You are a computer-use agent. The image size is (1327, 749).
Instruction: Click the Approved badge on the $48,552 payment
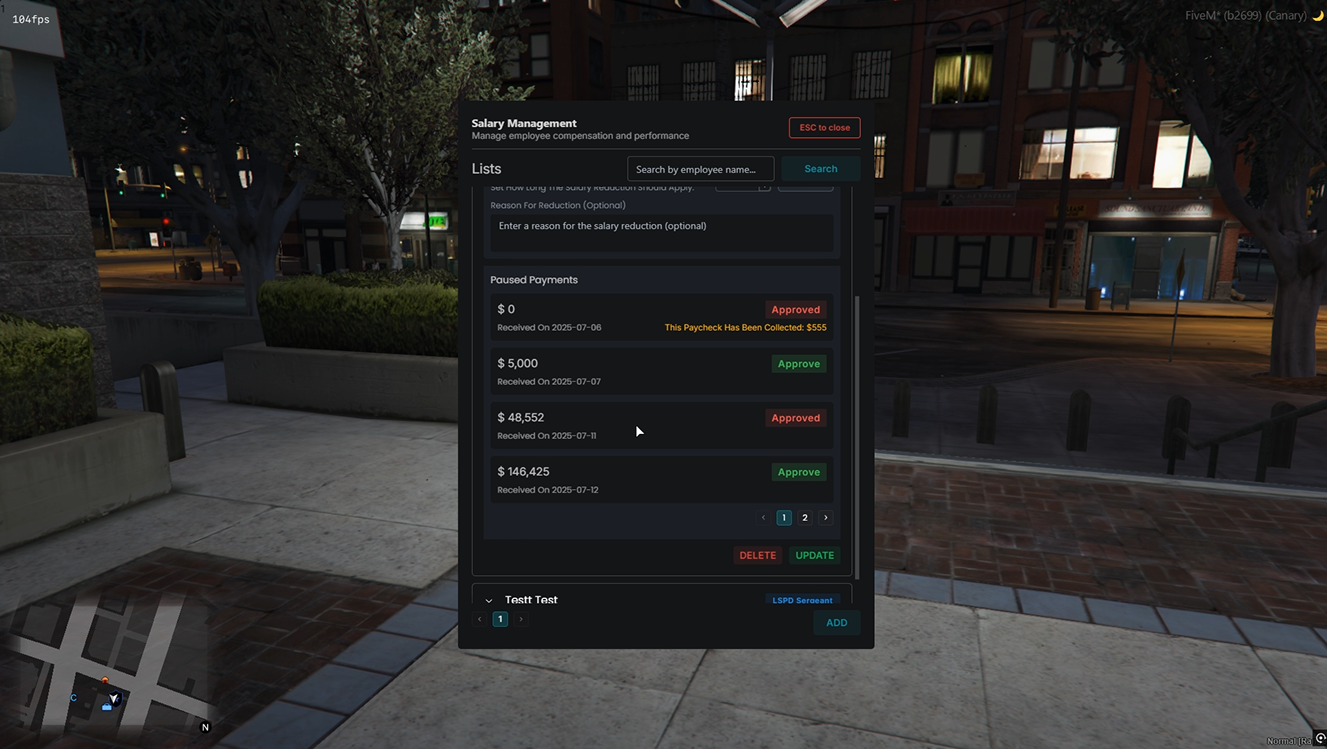795,417
